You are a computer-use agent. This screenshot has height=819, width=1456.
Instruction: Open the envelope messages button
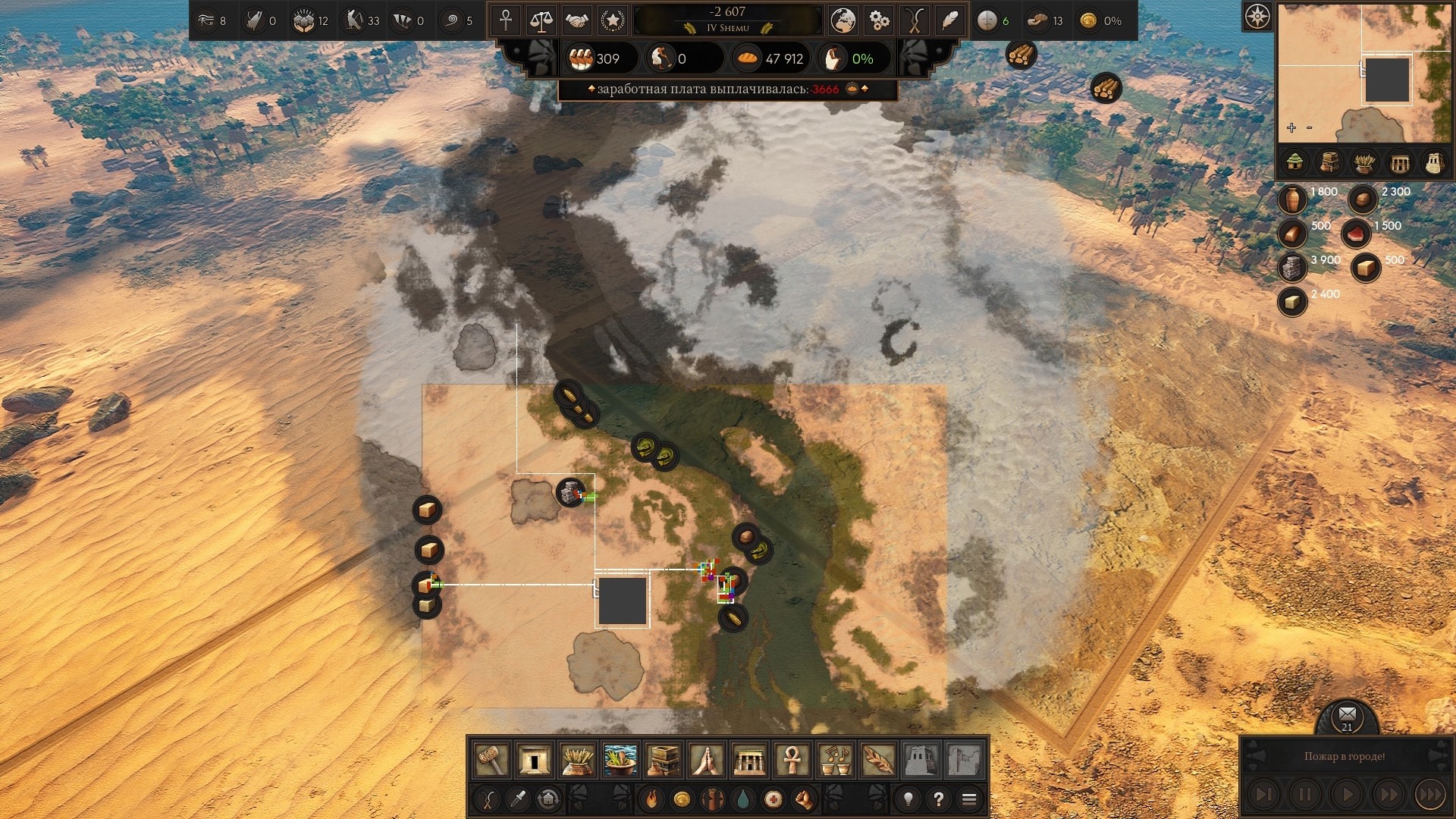click(1347, 714)
